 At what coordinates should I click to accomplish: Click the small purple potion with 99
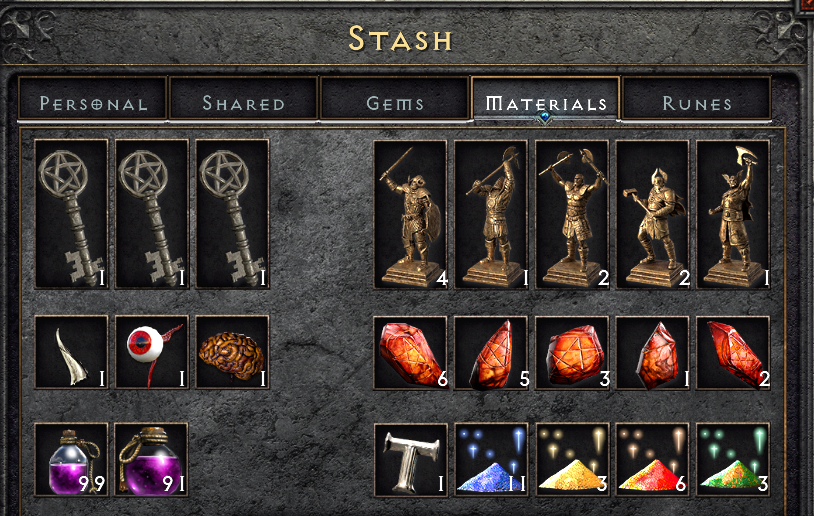click(71, 460)
